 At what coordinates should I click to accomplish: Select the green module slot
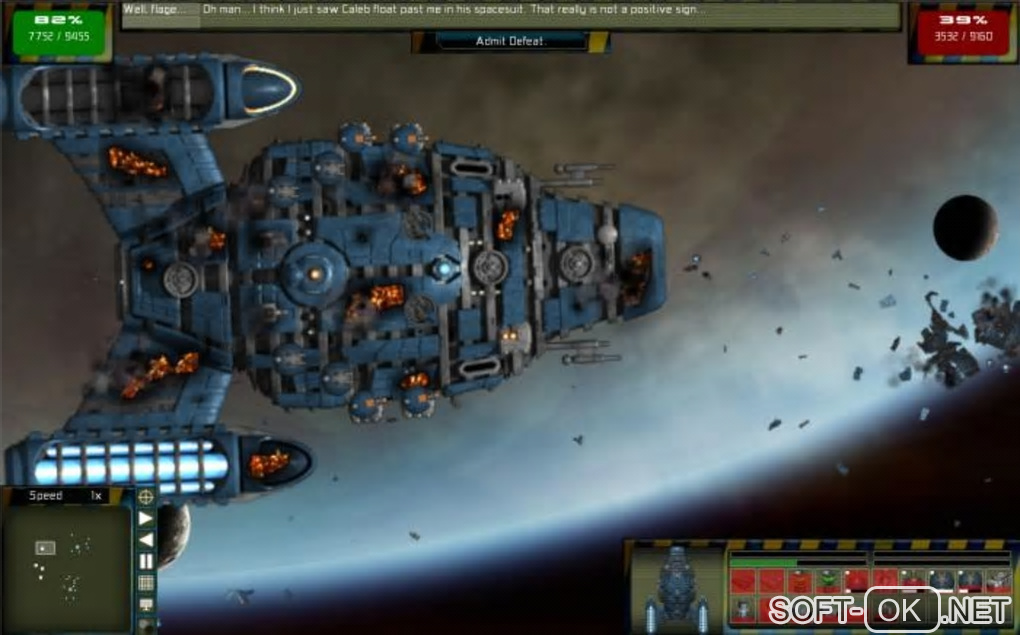click(x=827, y=580)
